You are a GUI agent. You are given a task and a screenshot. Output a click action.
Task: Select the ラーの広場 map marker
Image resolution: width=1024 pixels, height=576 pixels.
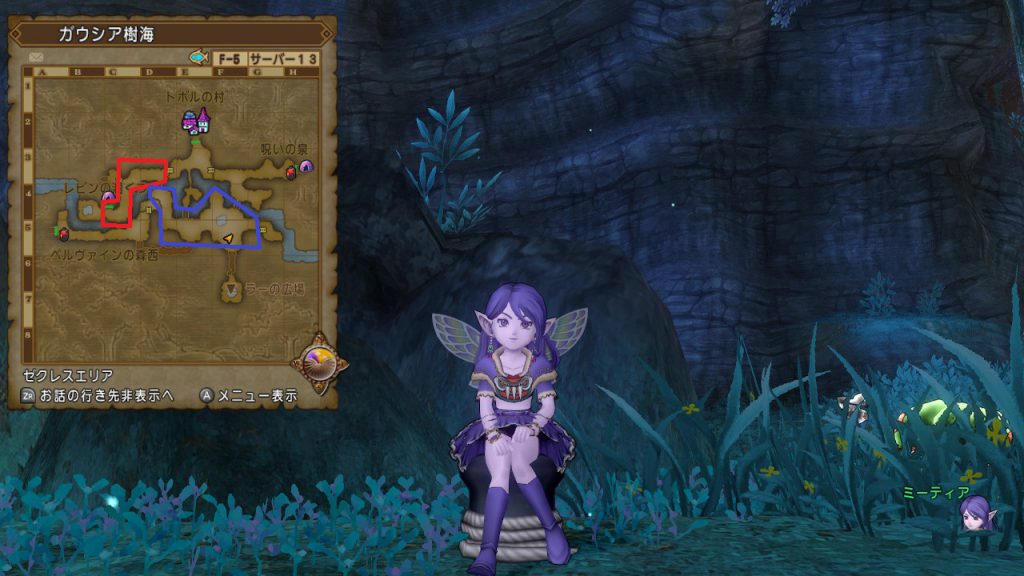233,290
